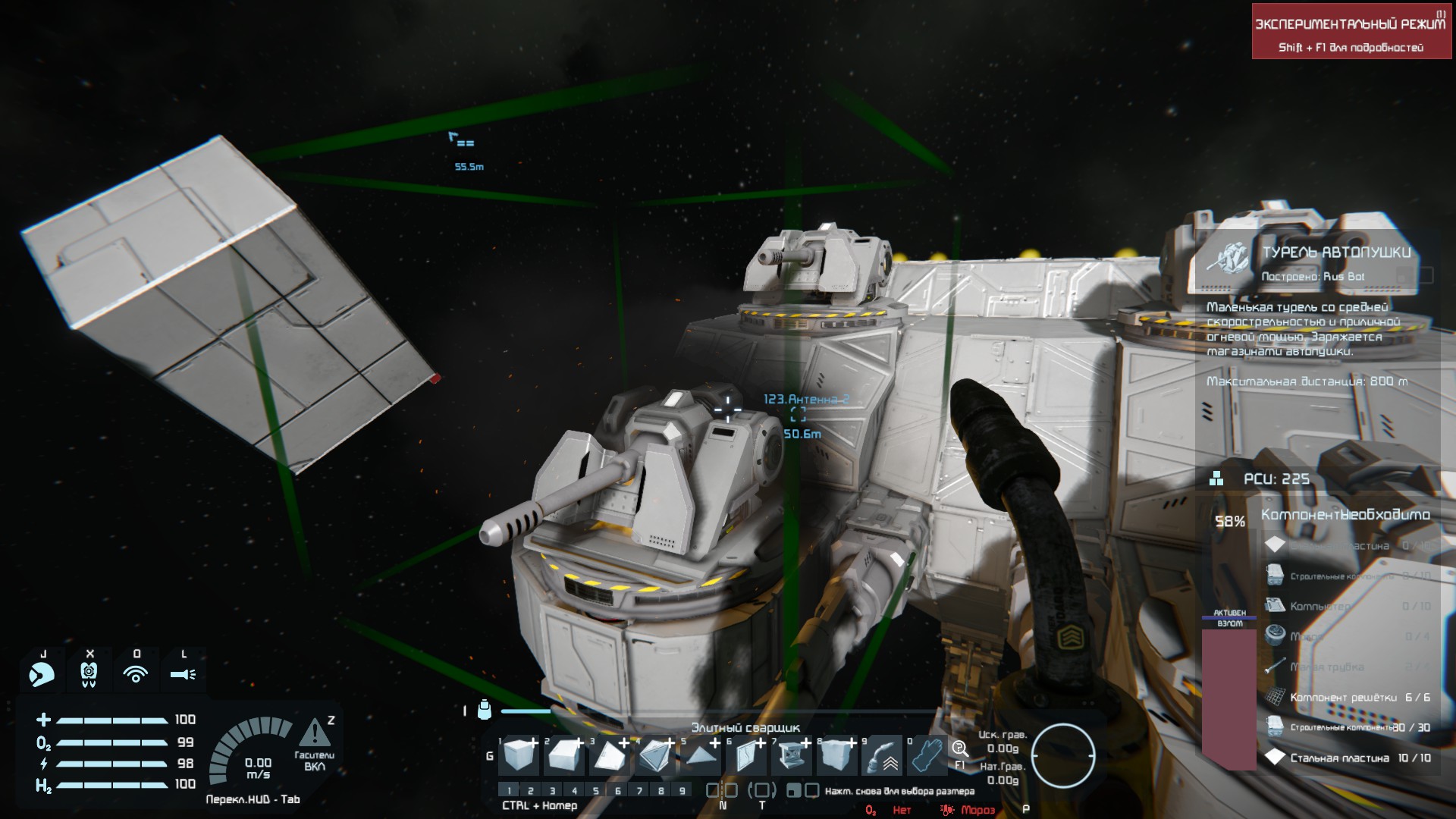Screen dimensions: 1456x819
Task: Open help via the magnifier question icon
Action: (x=959, y=749)
